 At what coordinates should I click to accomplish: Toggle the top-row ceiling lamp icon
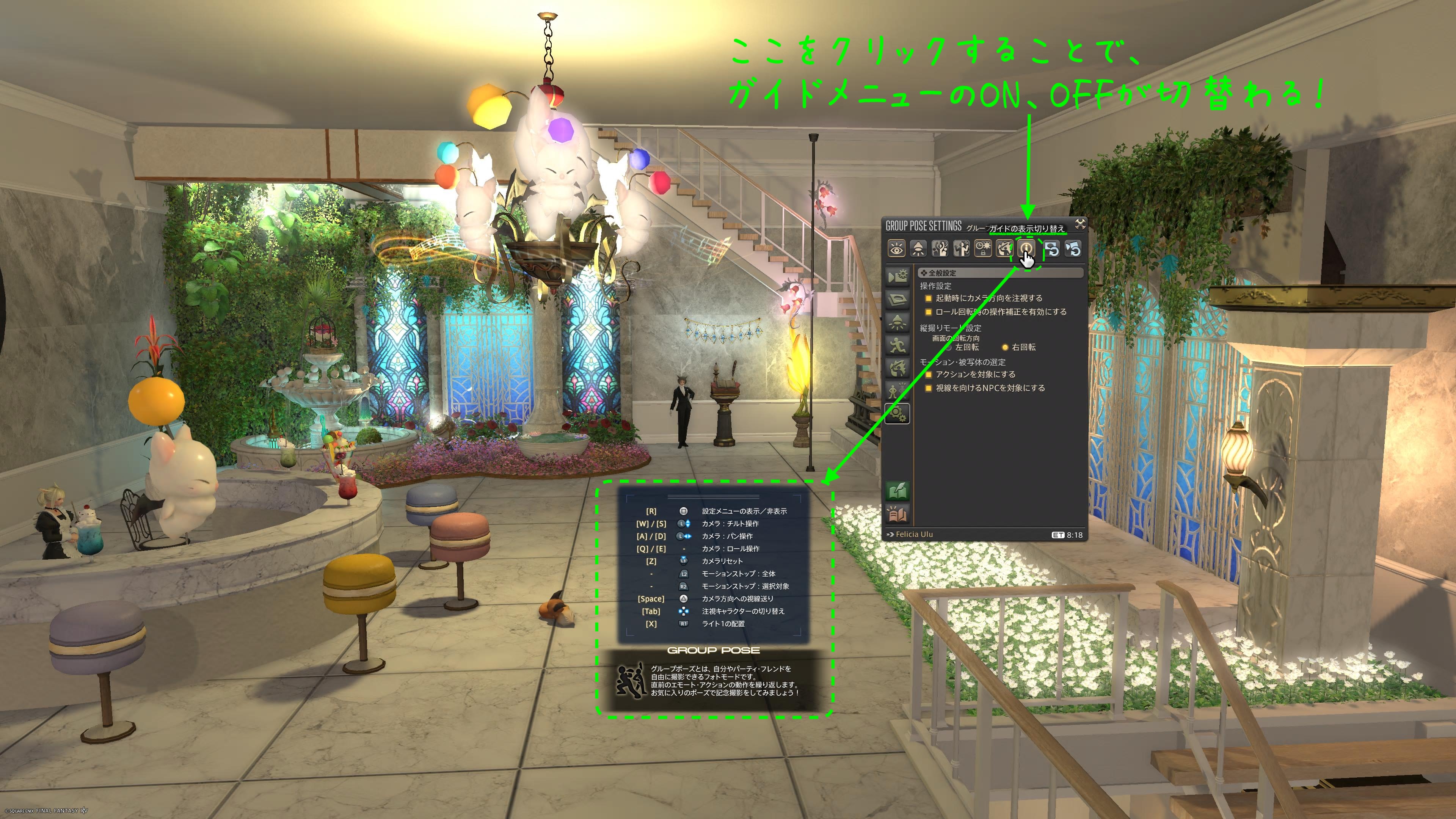(918, 249)
